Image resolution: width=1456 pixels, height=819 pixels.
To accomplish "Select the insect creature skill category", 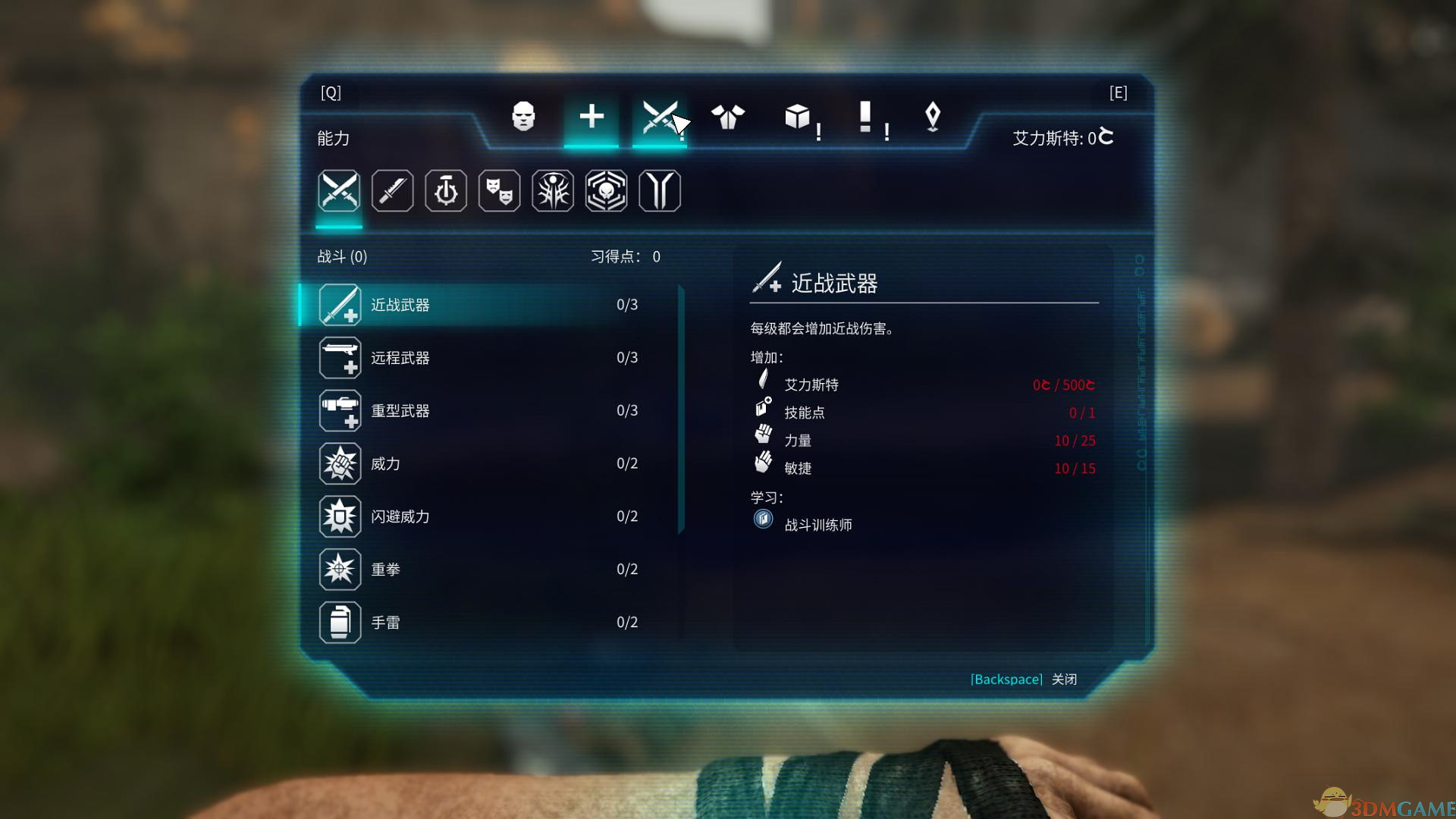I will tap(553, 190).
